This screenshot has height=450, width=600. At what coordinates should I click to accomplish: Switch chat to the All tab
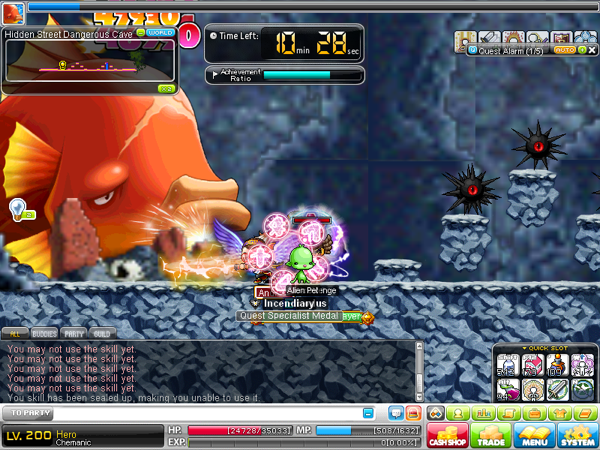[15, 333]
